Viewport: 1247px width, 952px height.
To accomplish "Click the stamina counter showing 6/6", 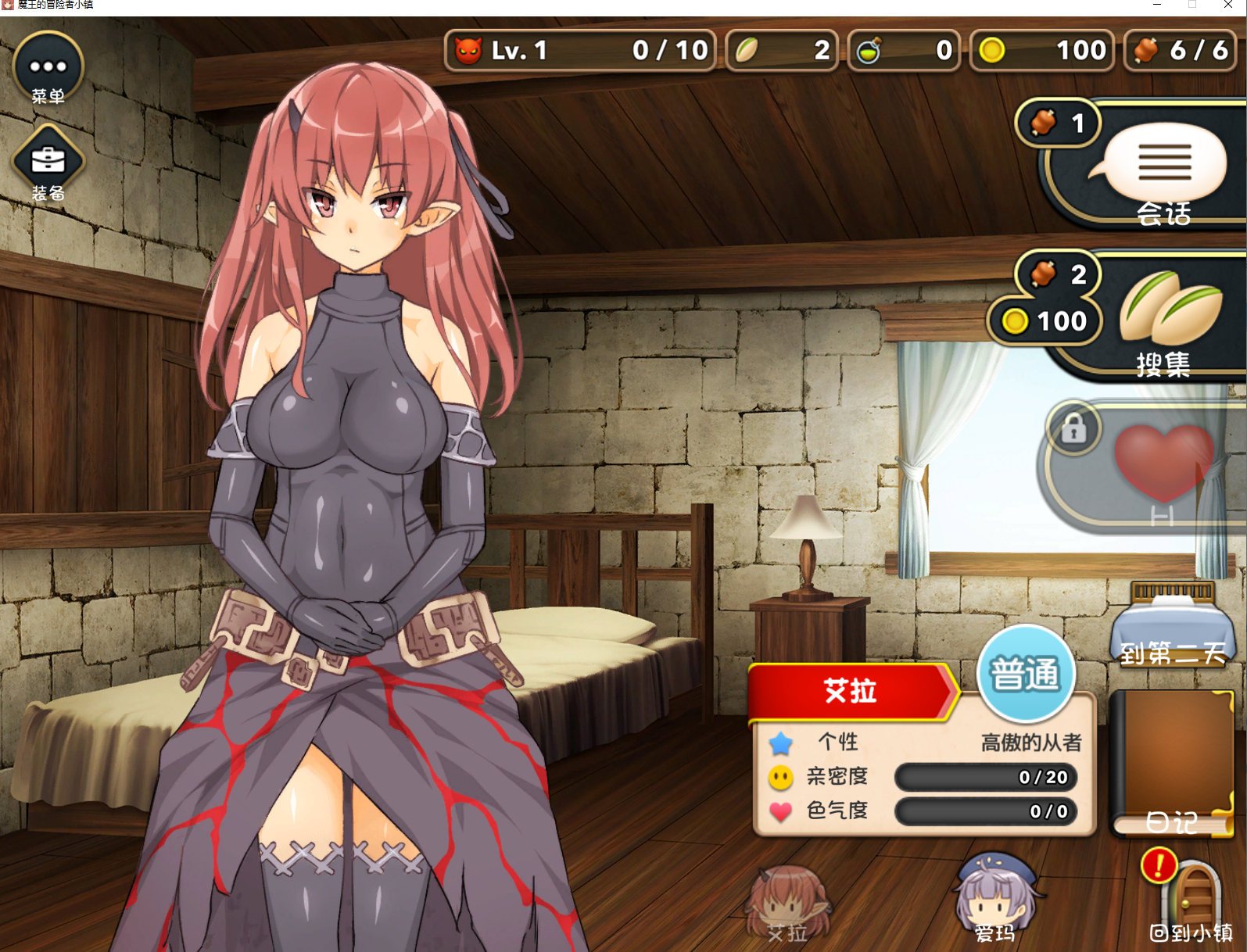I will pos(1181,50).
